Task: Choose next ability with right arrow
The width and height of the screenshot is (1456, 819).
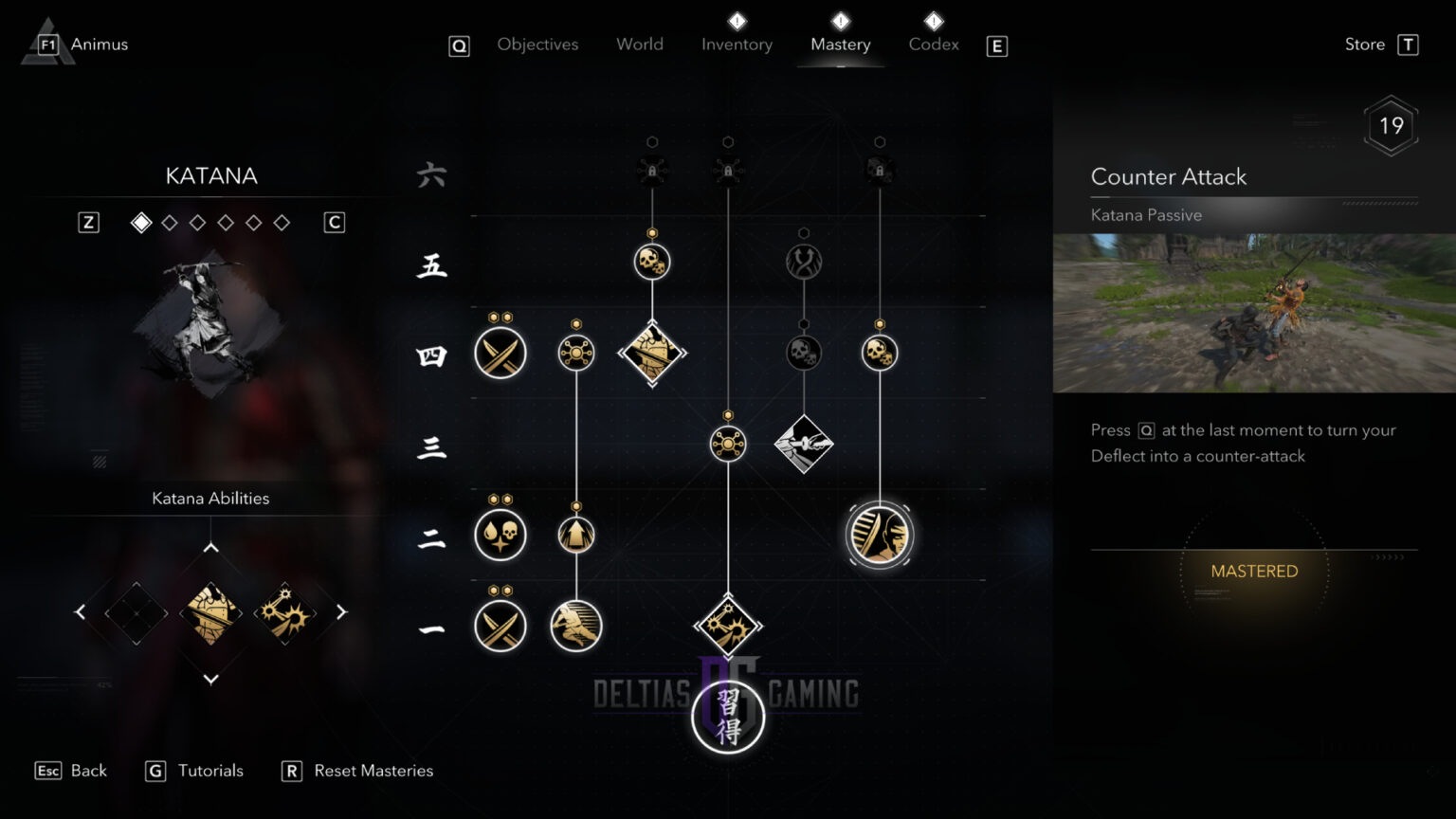Action: pos(341,612)
